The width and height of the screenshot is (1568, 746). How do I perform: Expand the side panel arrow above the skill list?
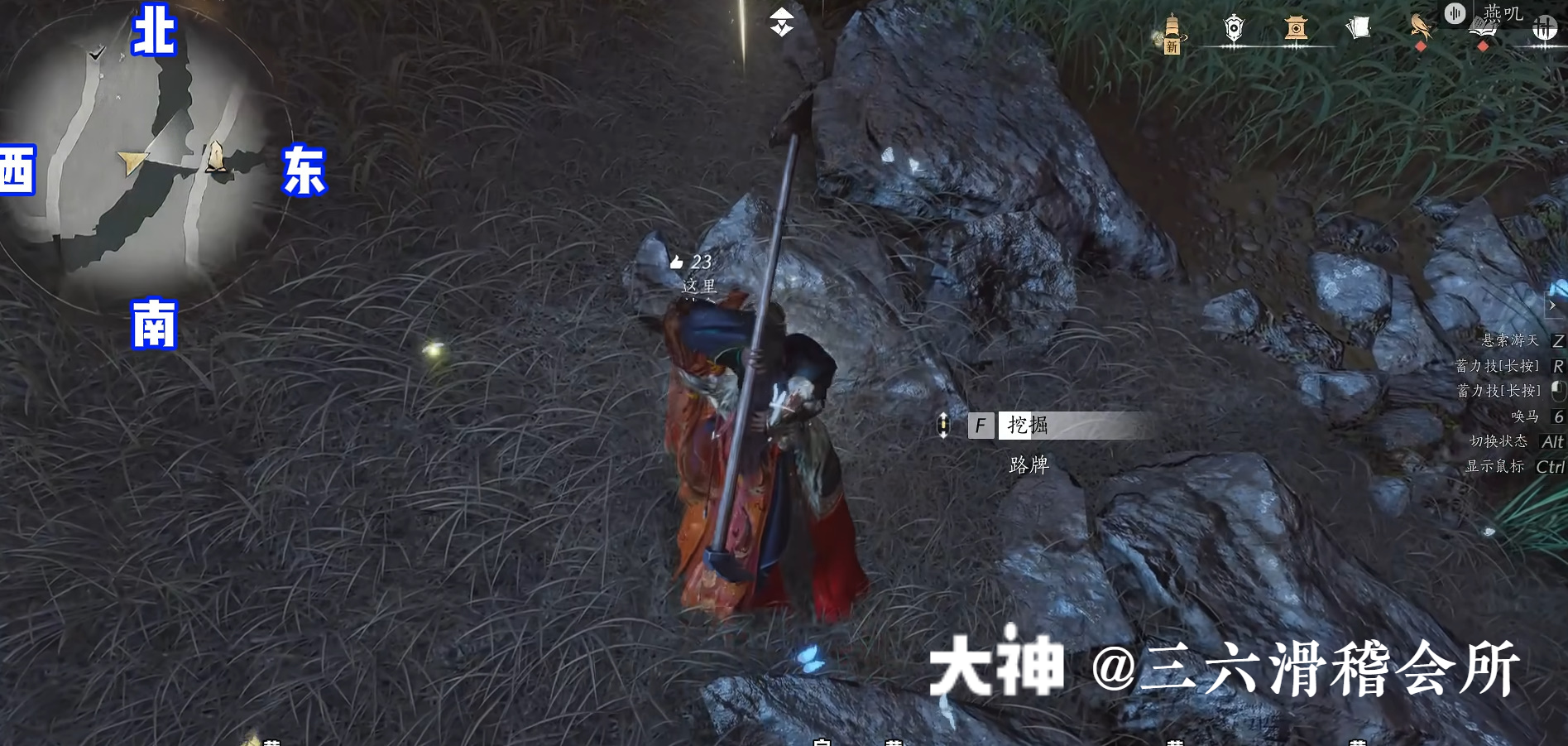(1552, 305)
